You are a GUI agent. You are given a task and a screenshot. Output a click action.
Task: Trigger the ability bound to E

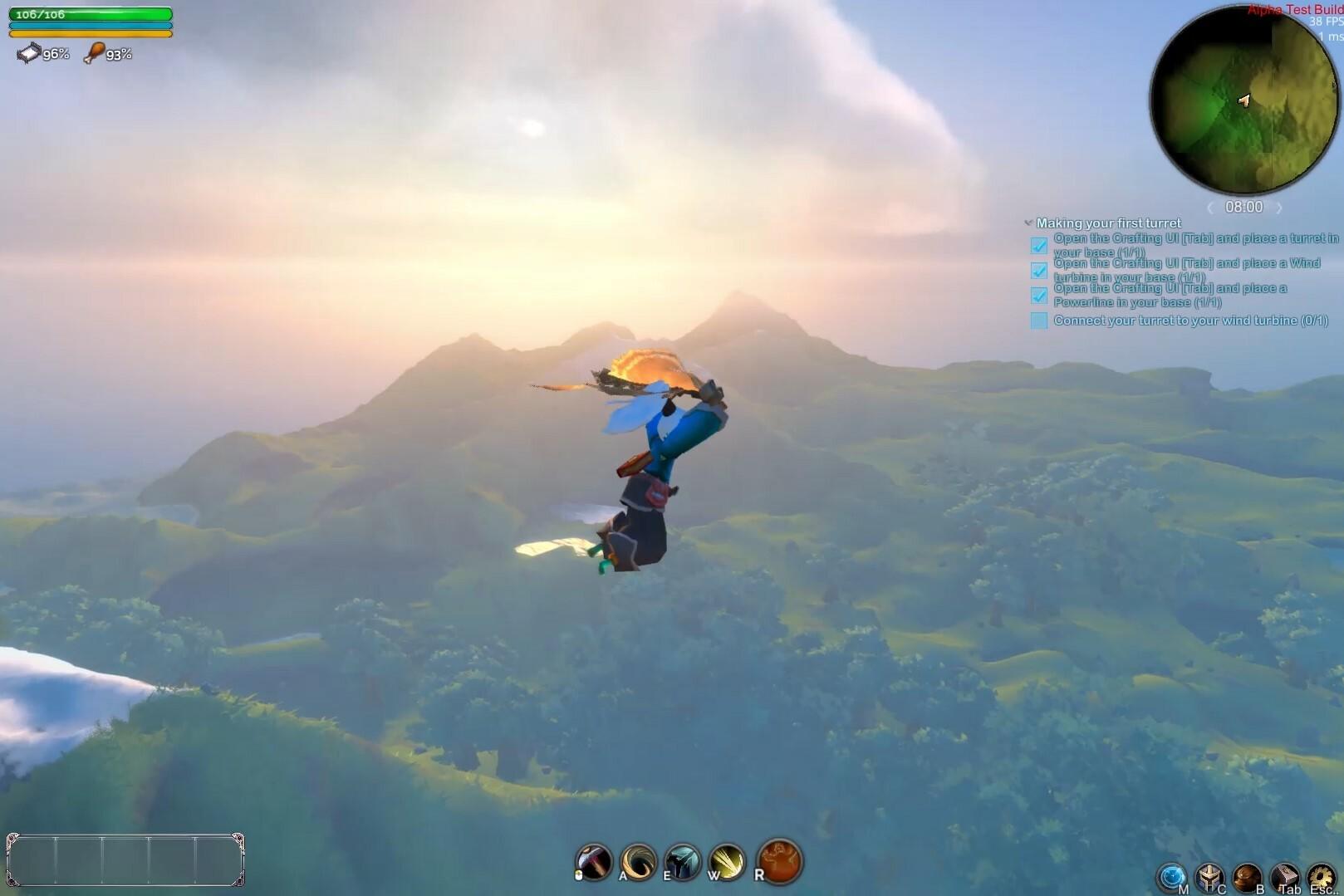(x=681, y=861)
